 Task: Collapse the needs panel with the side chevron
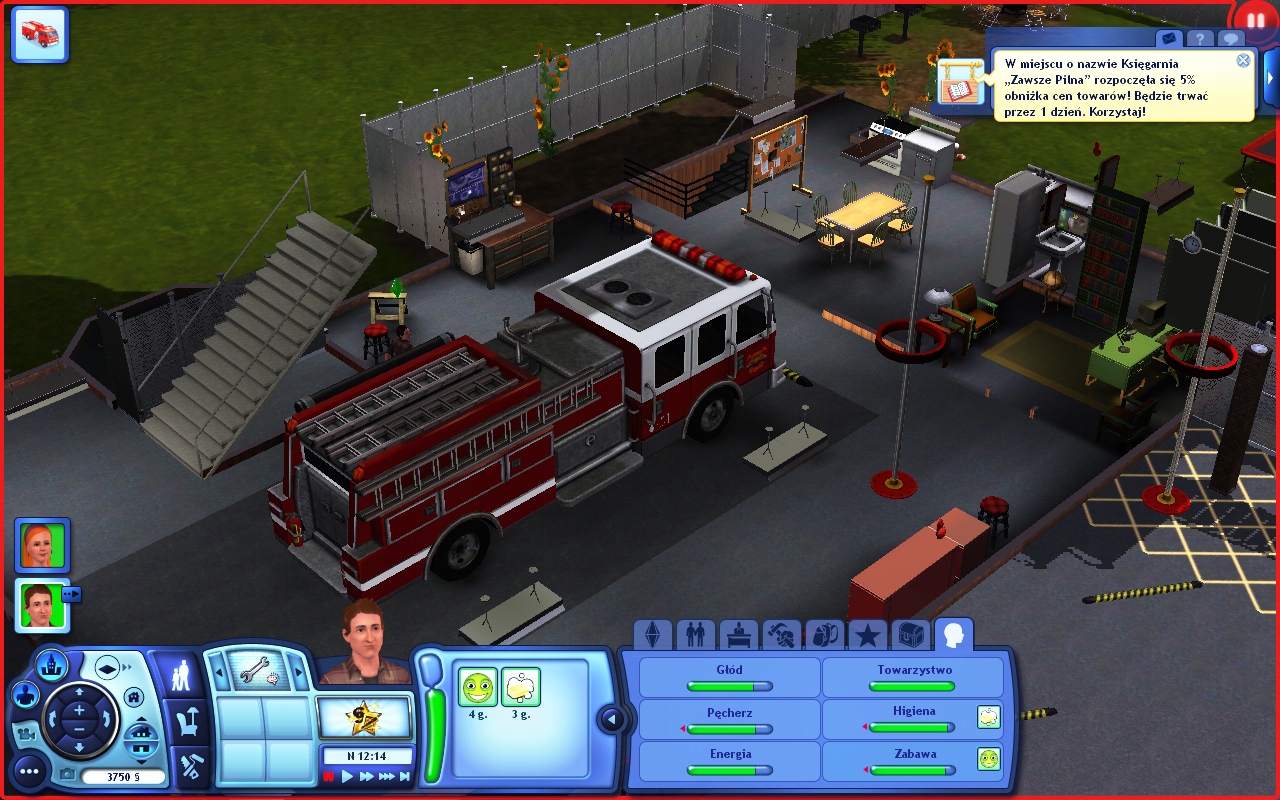point(612,717)
